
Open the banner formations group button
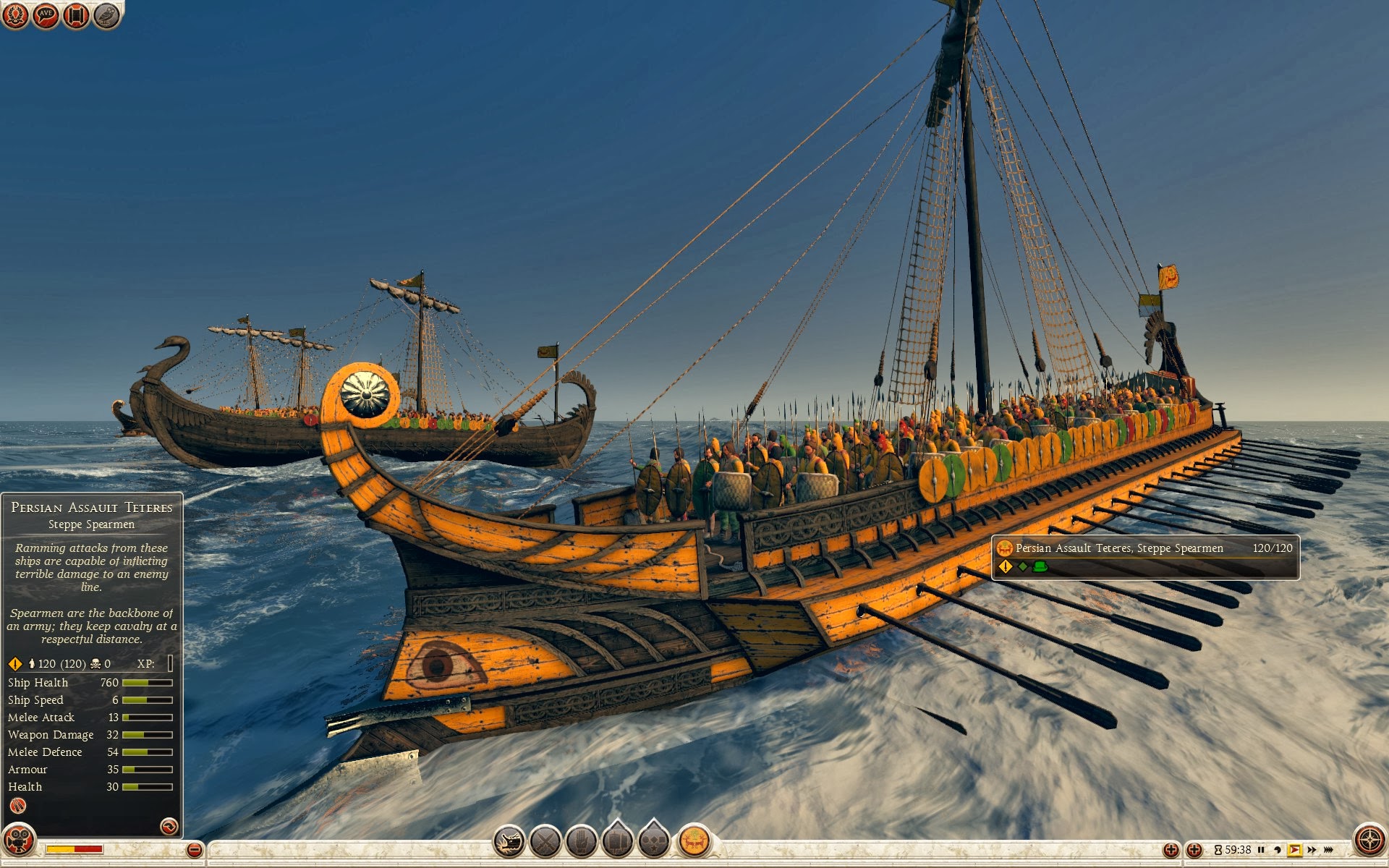coord(617,841)
